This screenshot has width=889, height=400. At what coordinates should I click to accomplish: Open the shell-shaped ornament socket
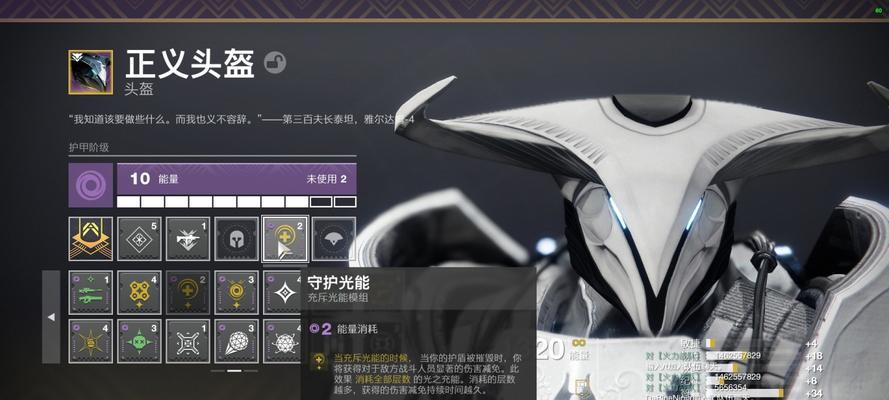333,239
